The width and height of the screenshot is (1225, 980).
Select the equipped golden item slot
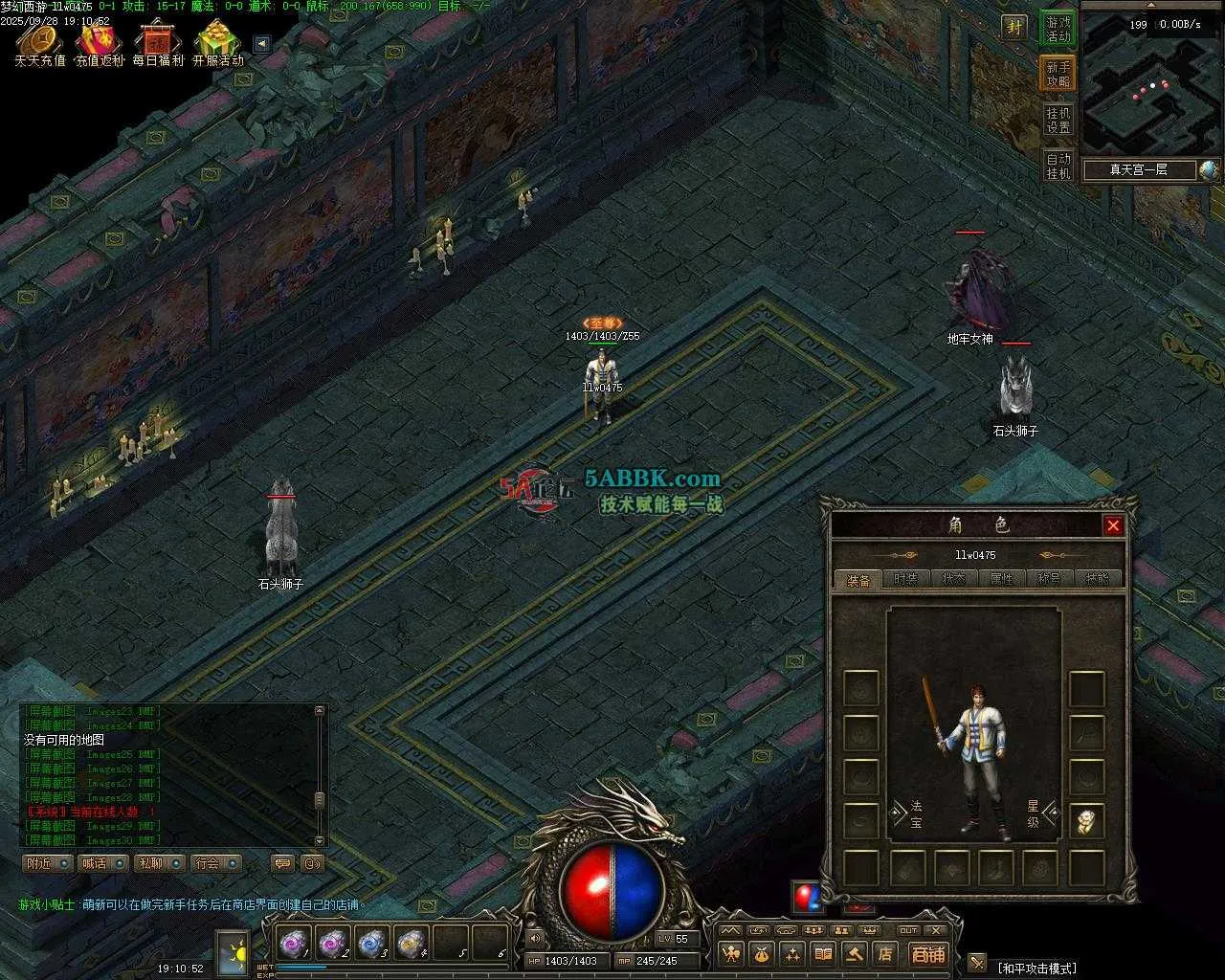tap(1086, 821)
